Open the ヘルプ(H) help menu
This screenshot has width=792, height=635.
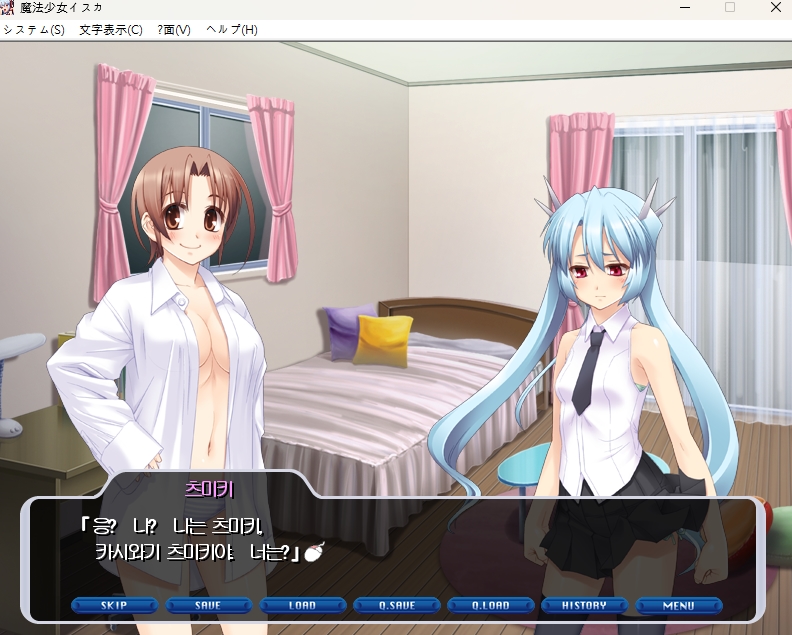(231, 30)
